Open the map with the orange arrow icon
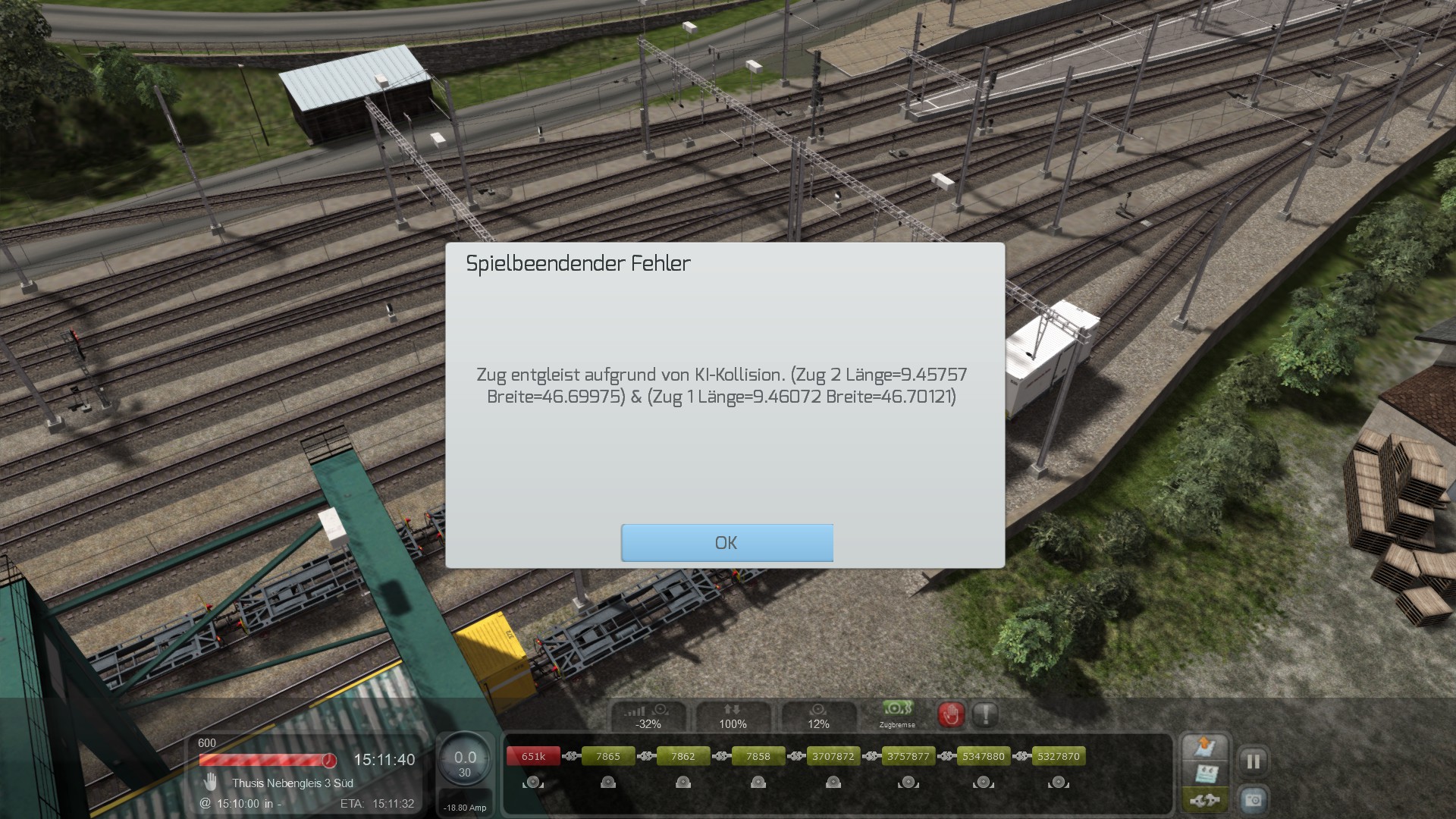1456x819 pixels. [x=1204, y=748]
